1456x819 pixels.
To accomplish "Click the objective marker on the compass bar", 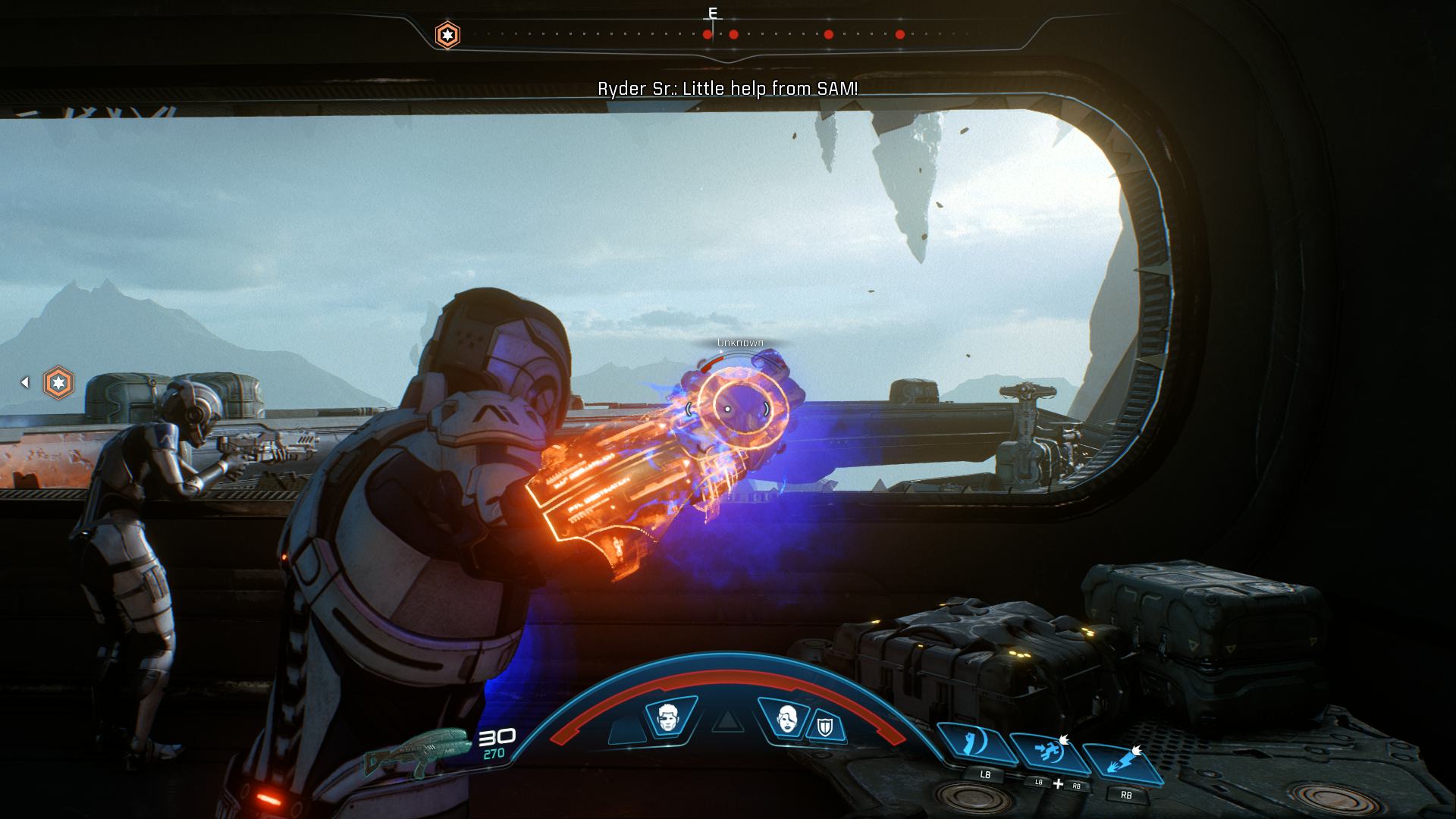I will (x=447, y=35).
